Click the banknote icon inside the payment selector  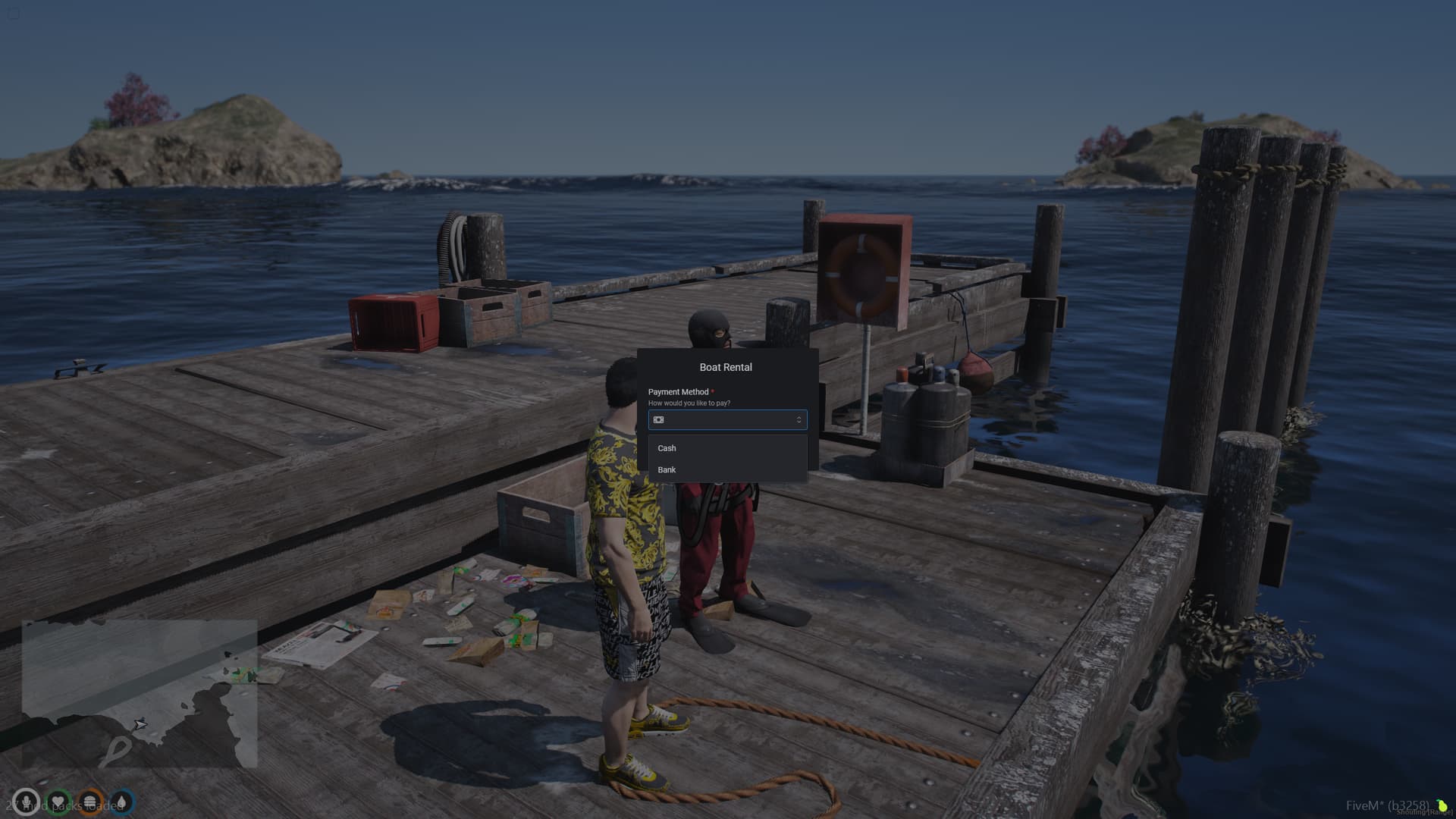click(661, 420)
